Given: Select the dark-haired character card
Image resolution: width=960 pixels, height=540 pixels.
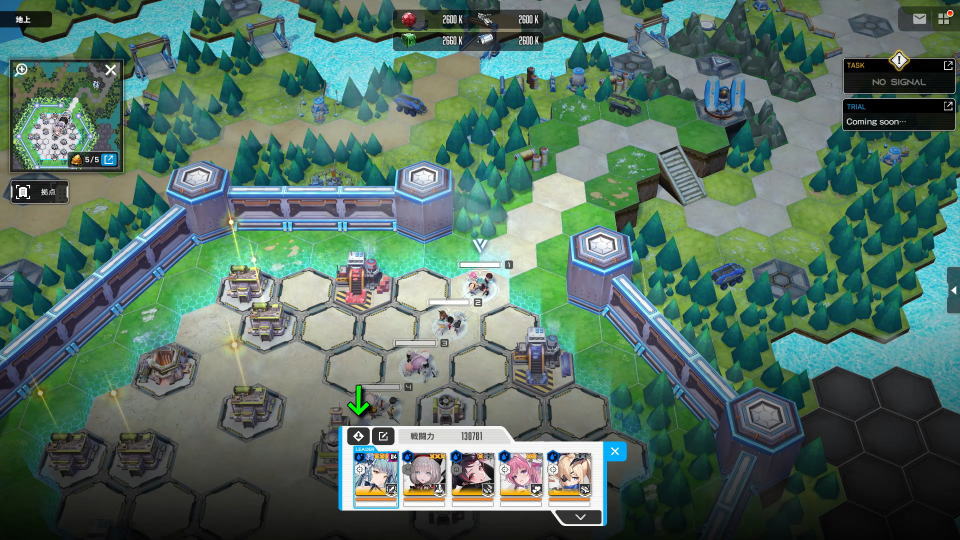Looking at the screenshot, I should (x=472, y=474).
